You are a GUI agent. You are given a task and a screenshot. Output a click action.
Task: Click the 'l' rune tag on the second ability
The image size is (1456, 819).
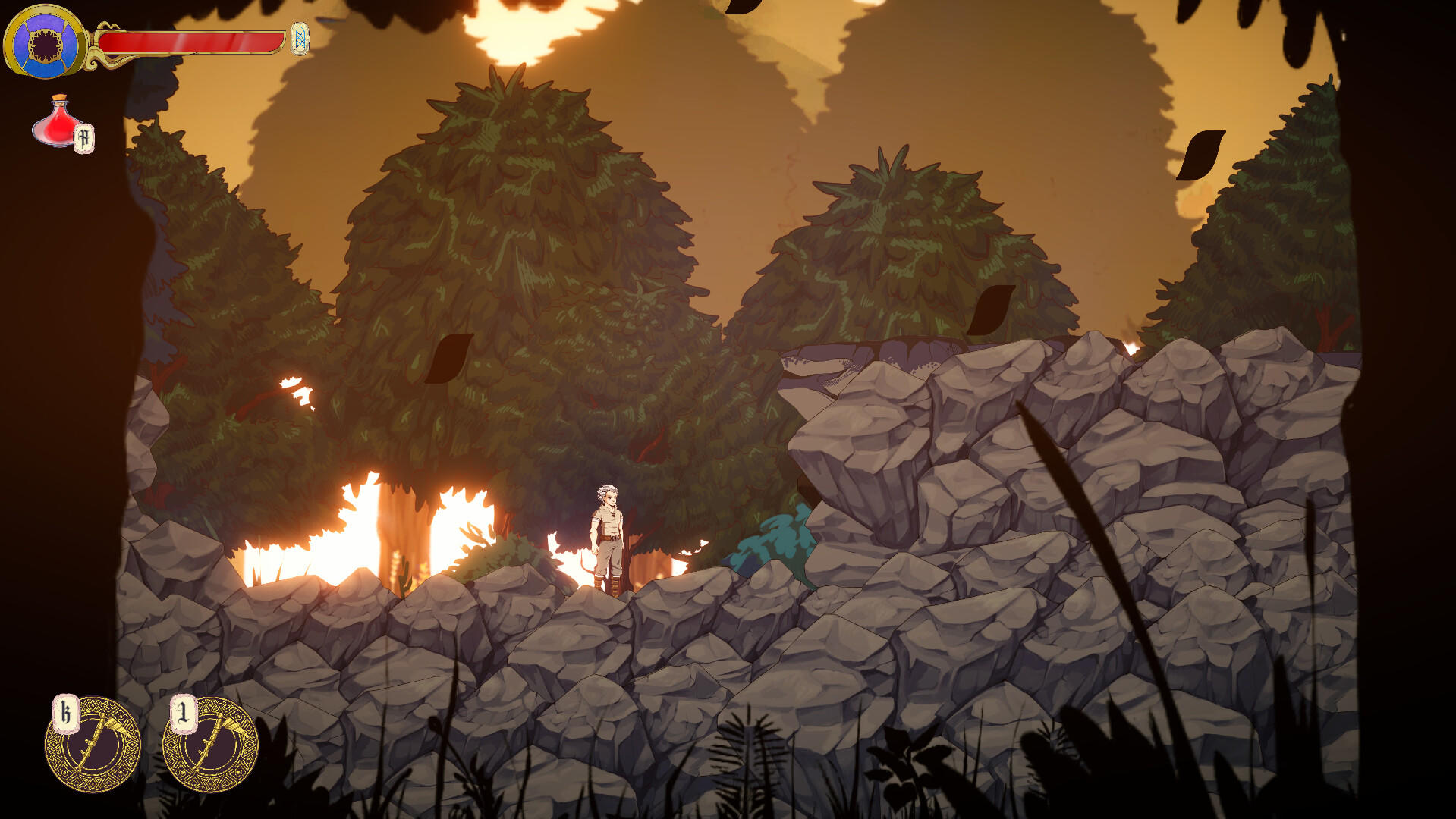tap(182, 711)
